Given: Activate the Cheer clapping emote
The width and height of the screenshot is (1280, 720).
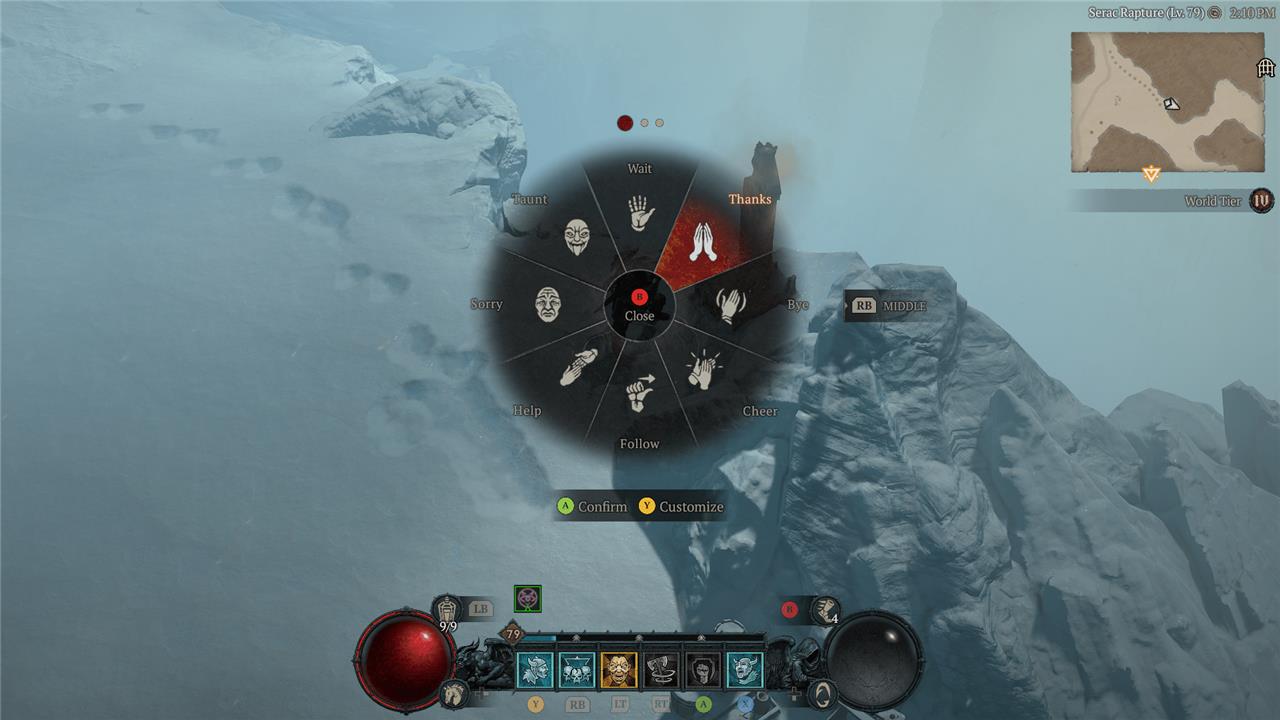Looking at the screenshot, I should click(x=702, y=369).
